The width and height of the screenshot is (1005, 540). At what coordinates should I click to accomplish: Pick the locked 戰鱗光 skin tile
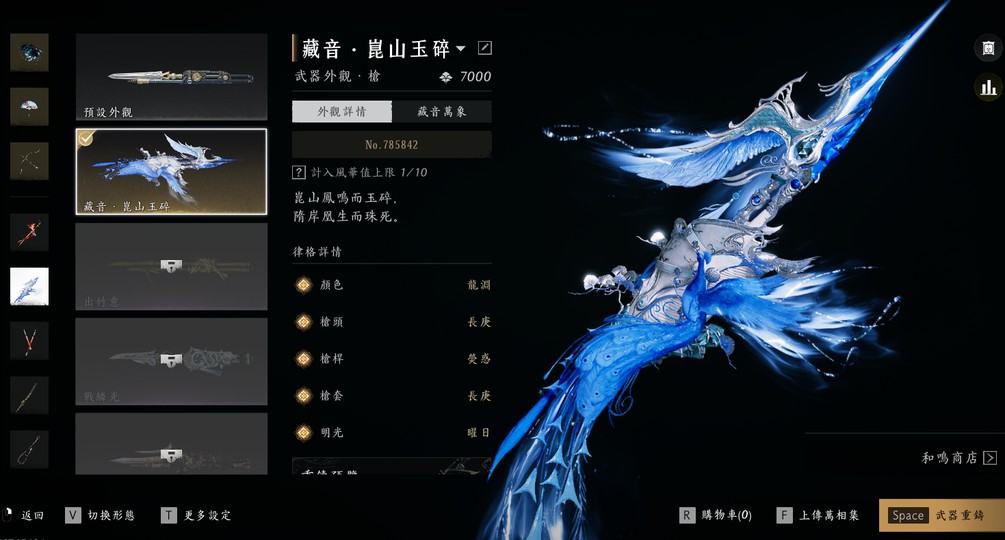click(x=171, y=361)
